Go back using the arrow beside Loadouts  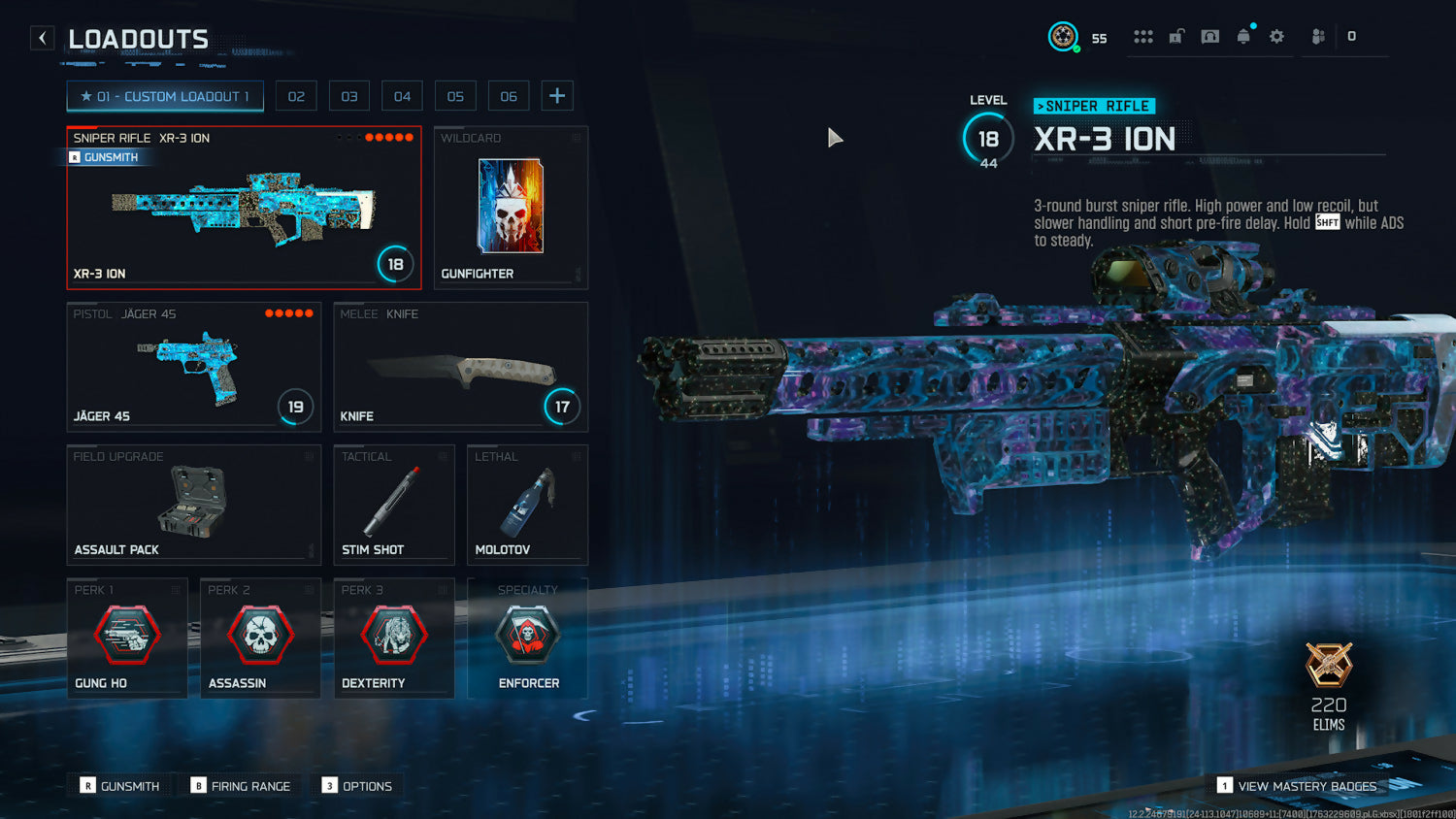(42, 38)
